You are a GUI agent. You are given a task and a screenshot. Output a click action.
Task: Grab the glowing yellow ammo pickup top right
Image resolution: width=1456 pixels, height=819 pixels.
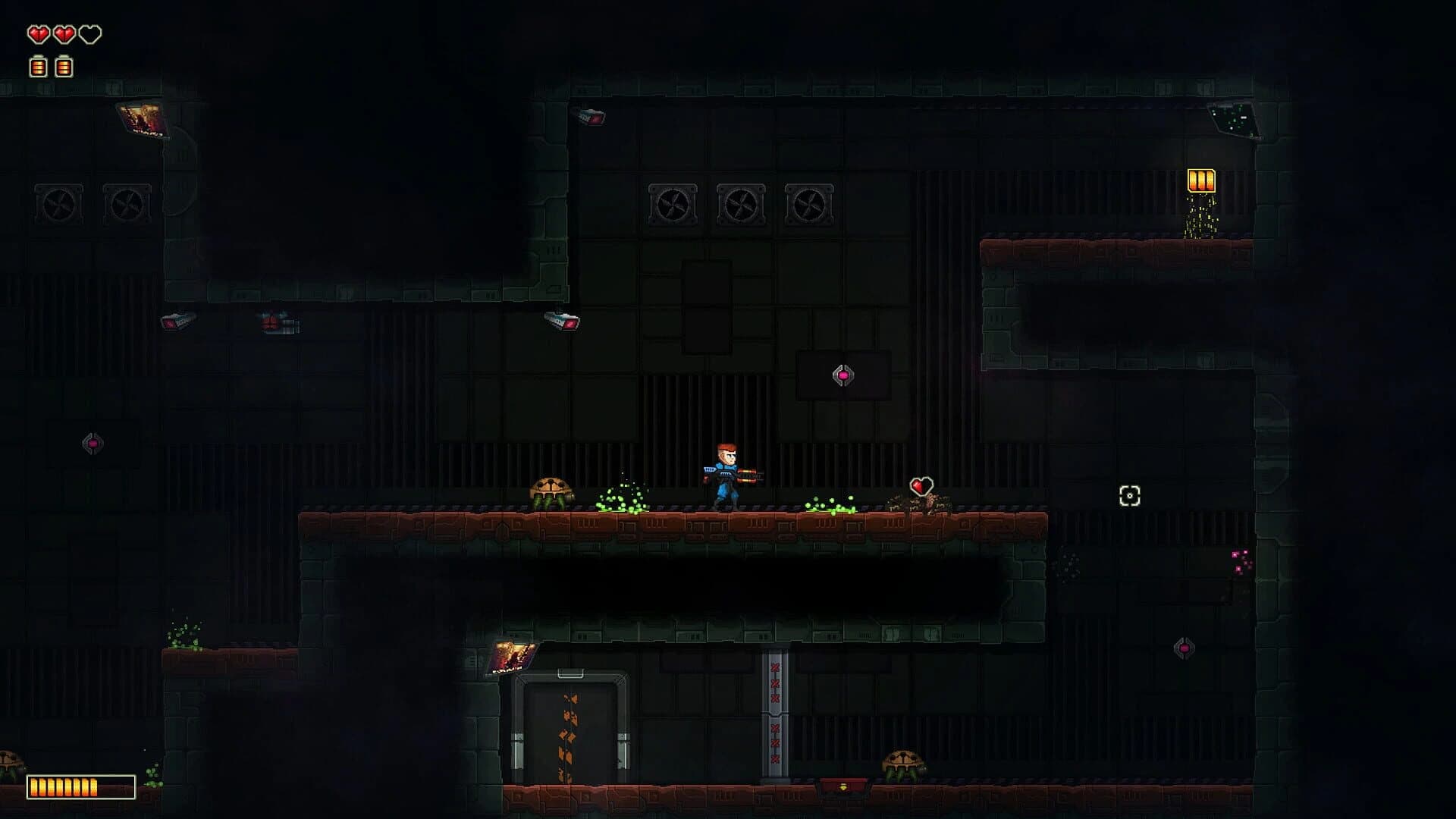(1200, 180)
